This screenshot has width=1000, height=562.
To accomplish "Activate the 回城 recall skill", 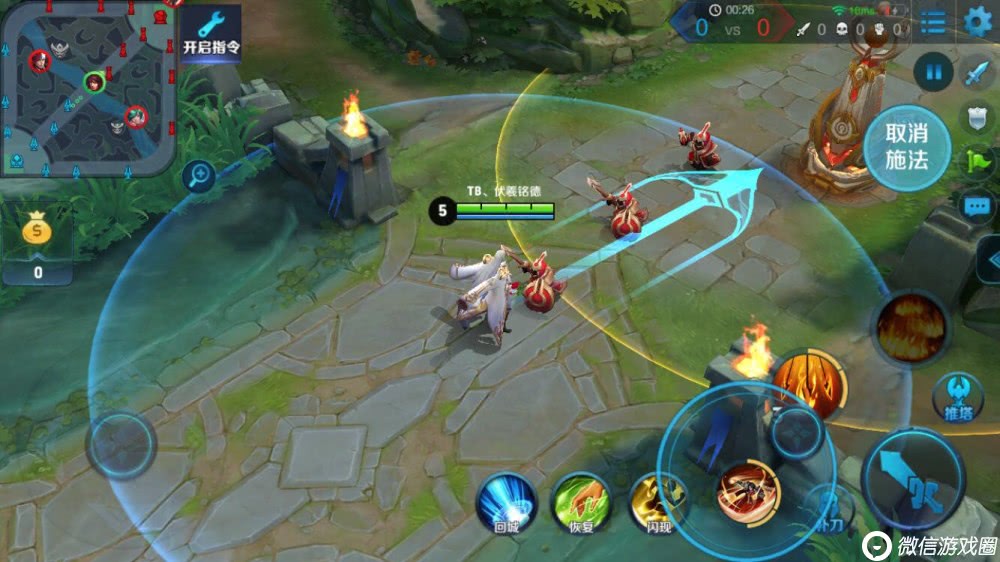I will (506, 502).
